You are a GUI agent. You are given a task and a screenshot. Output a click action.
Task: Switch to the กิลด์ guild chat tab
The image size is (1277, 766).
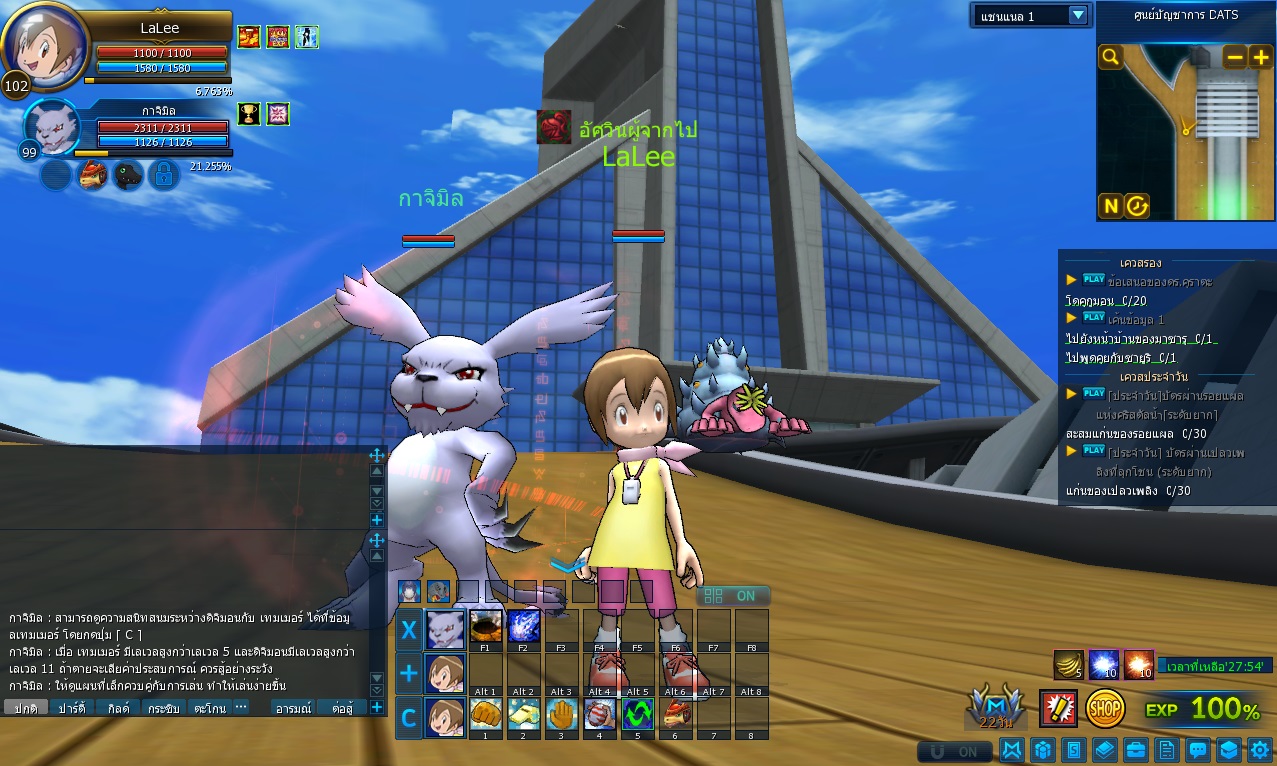[117, 707]
